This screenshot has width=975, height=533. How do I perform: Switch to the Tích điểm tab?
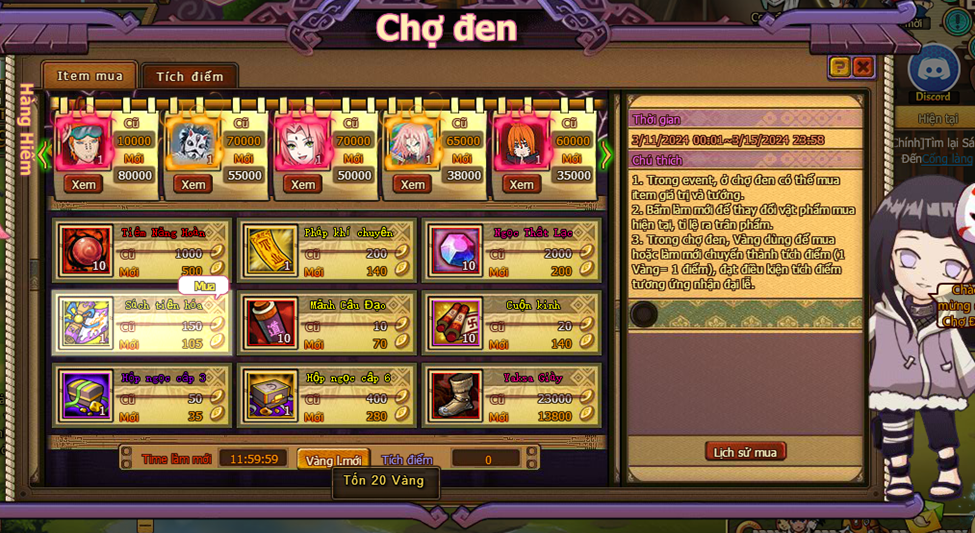(x=190, y=77)
